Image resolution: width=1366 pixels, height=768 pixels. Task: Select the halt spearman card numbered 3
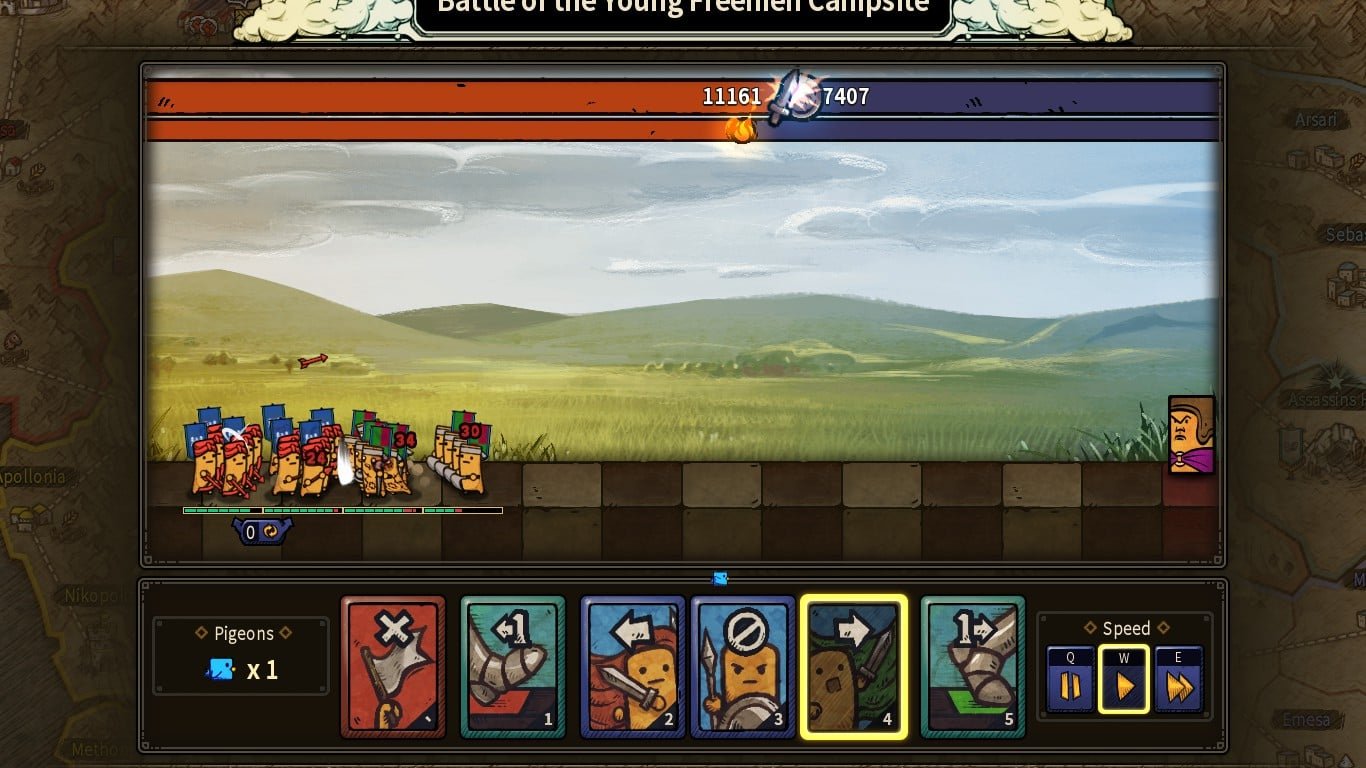click(x=743, y=667)
